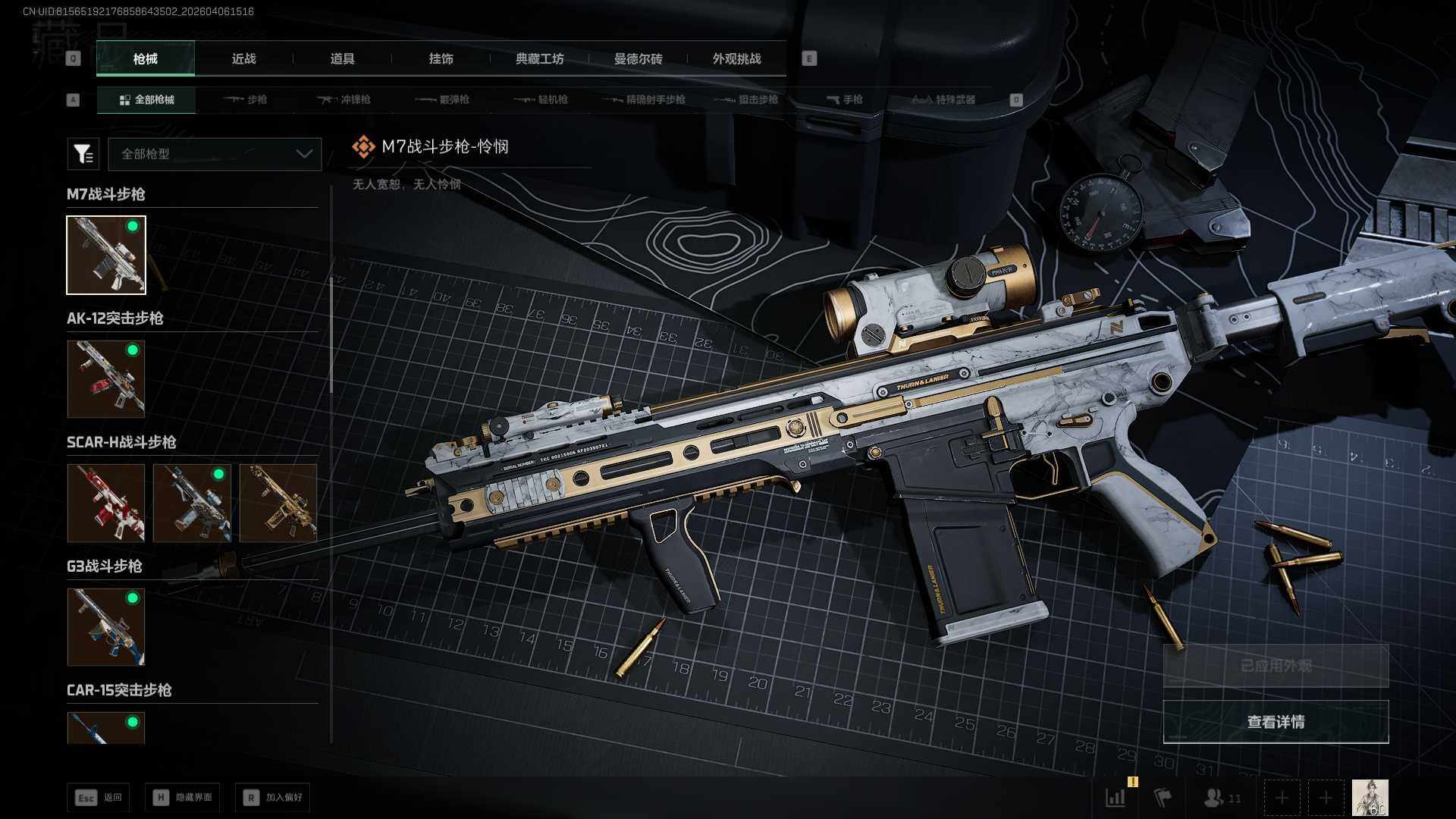
Task: Open the statistics bar chart icon
Action: point(1116,798)
